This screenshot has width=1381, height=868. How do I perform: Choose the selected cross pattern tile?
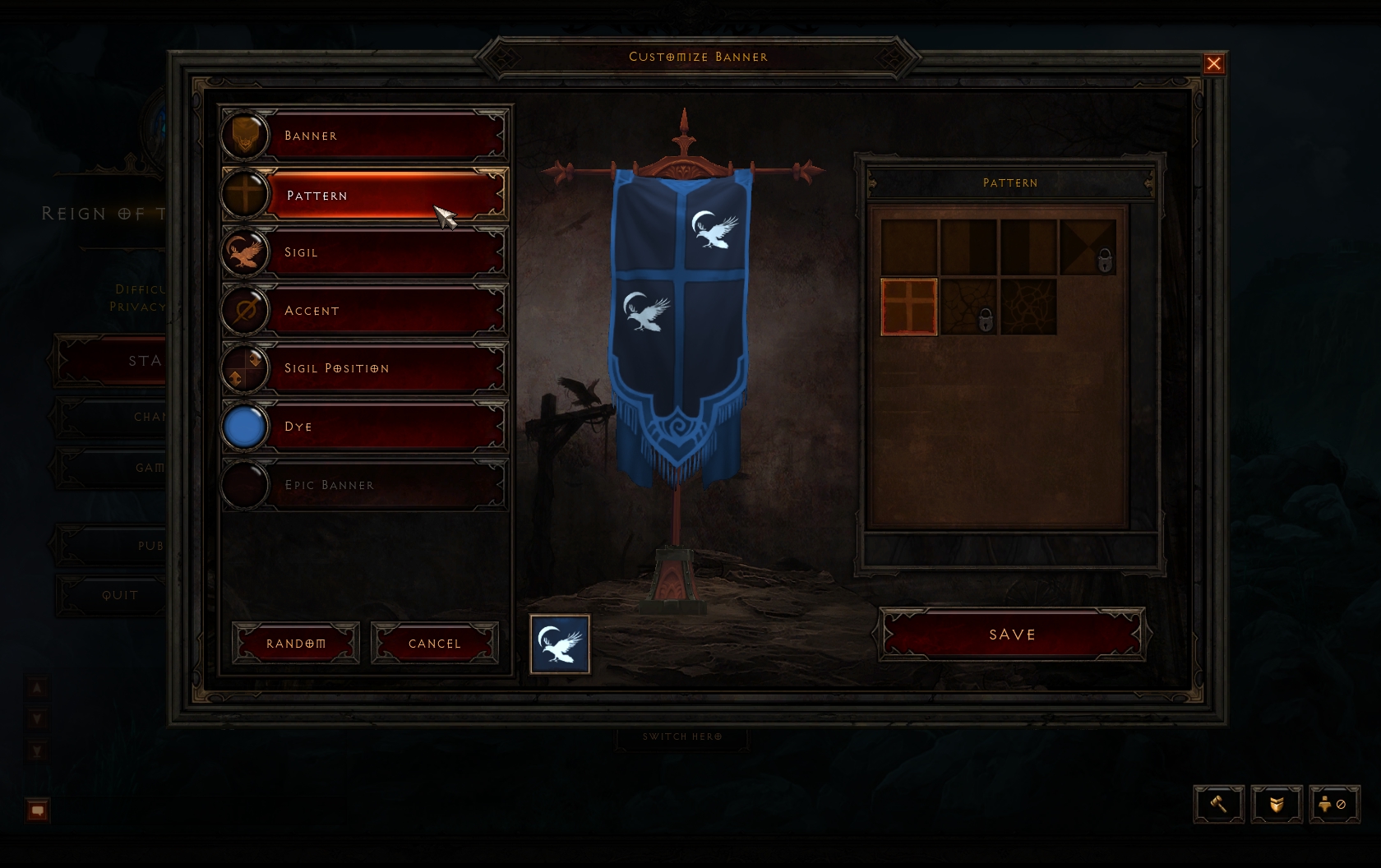(909, 307)
